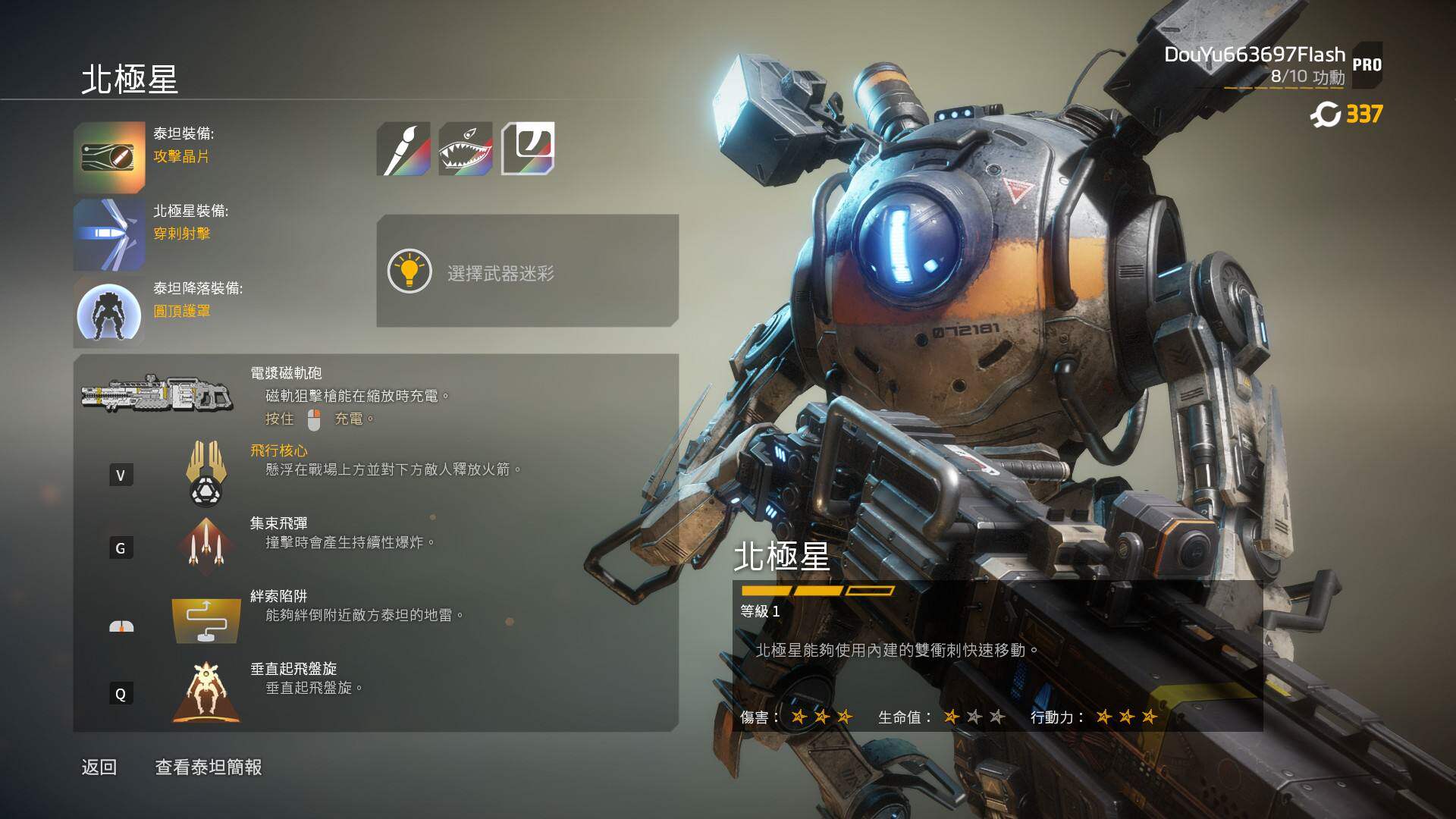The height and width of the screenshot is (819, 1456).
Task: Go back with 返回
Action: tap(99, 767)
